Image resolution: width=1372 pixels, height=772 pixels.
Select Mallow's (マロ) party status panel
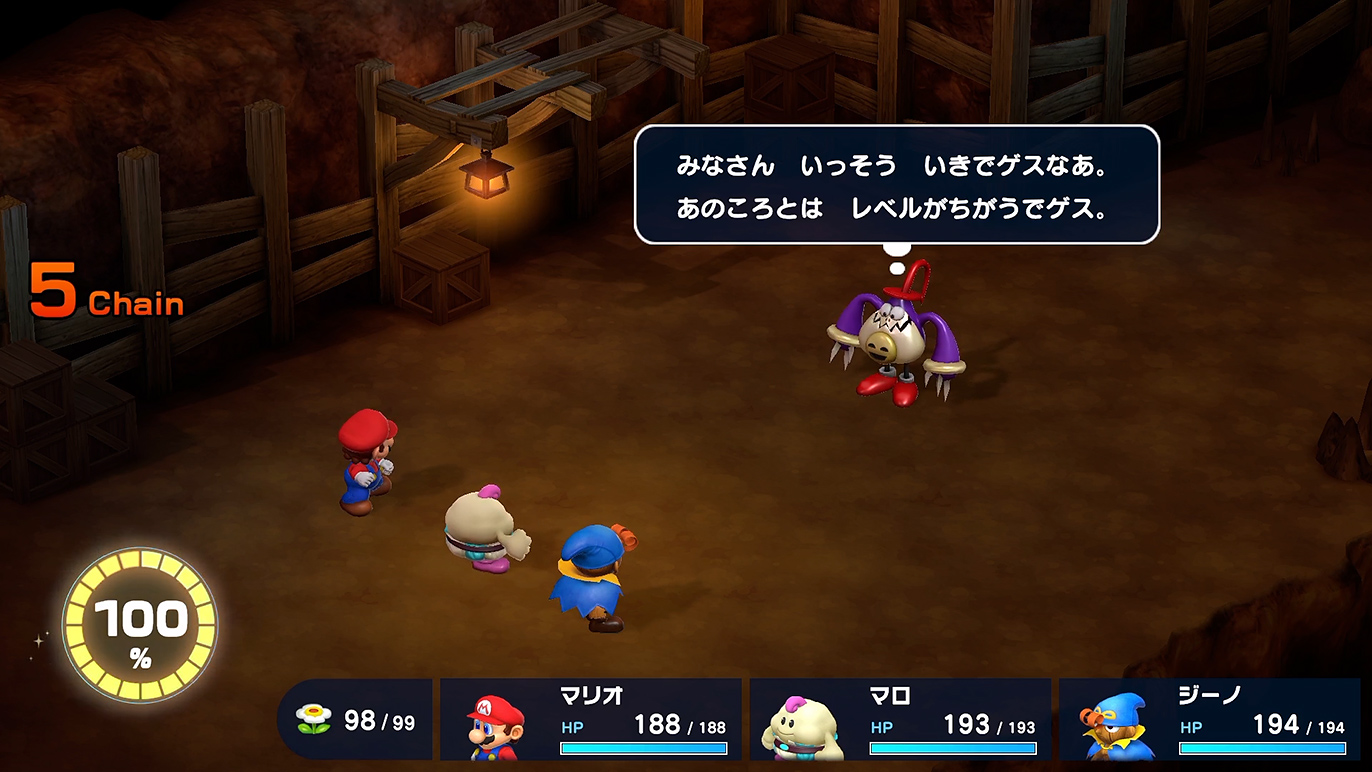click(x=900, y=719)
